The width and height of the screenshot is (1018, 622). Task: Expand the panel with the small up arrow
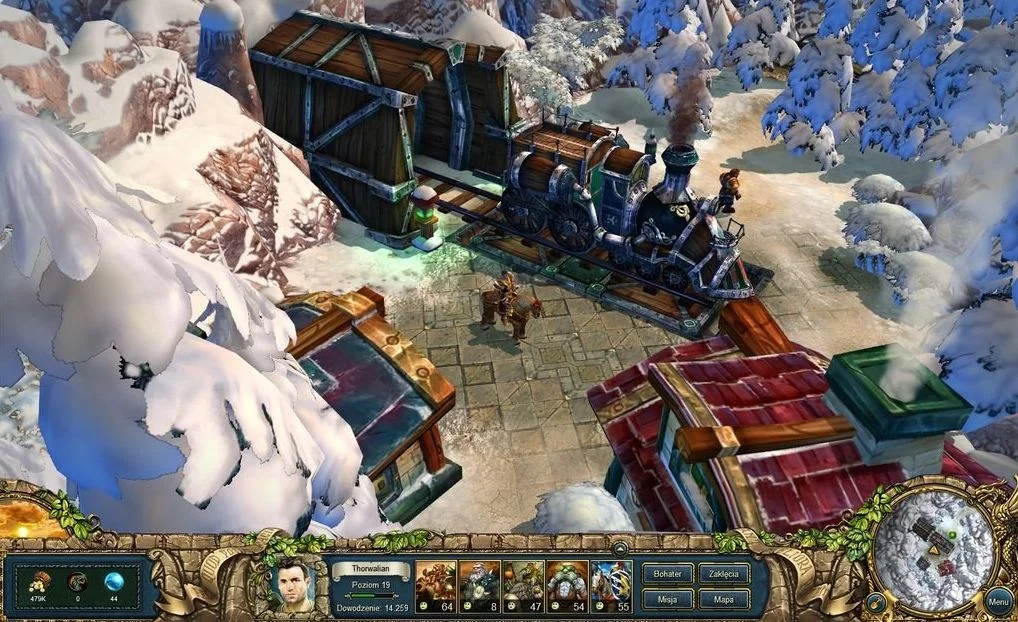[x=620, y=548]
